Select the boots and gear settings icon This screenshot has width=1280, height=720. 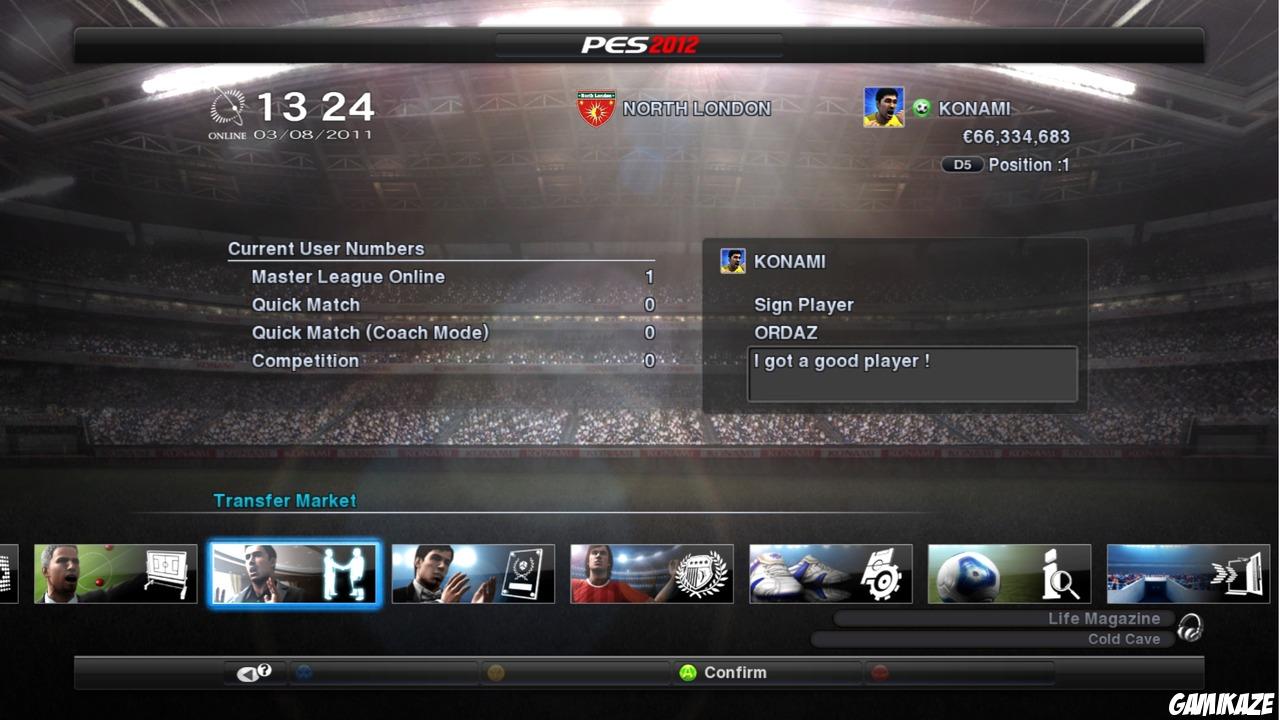(830, 574)
